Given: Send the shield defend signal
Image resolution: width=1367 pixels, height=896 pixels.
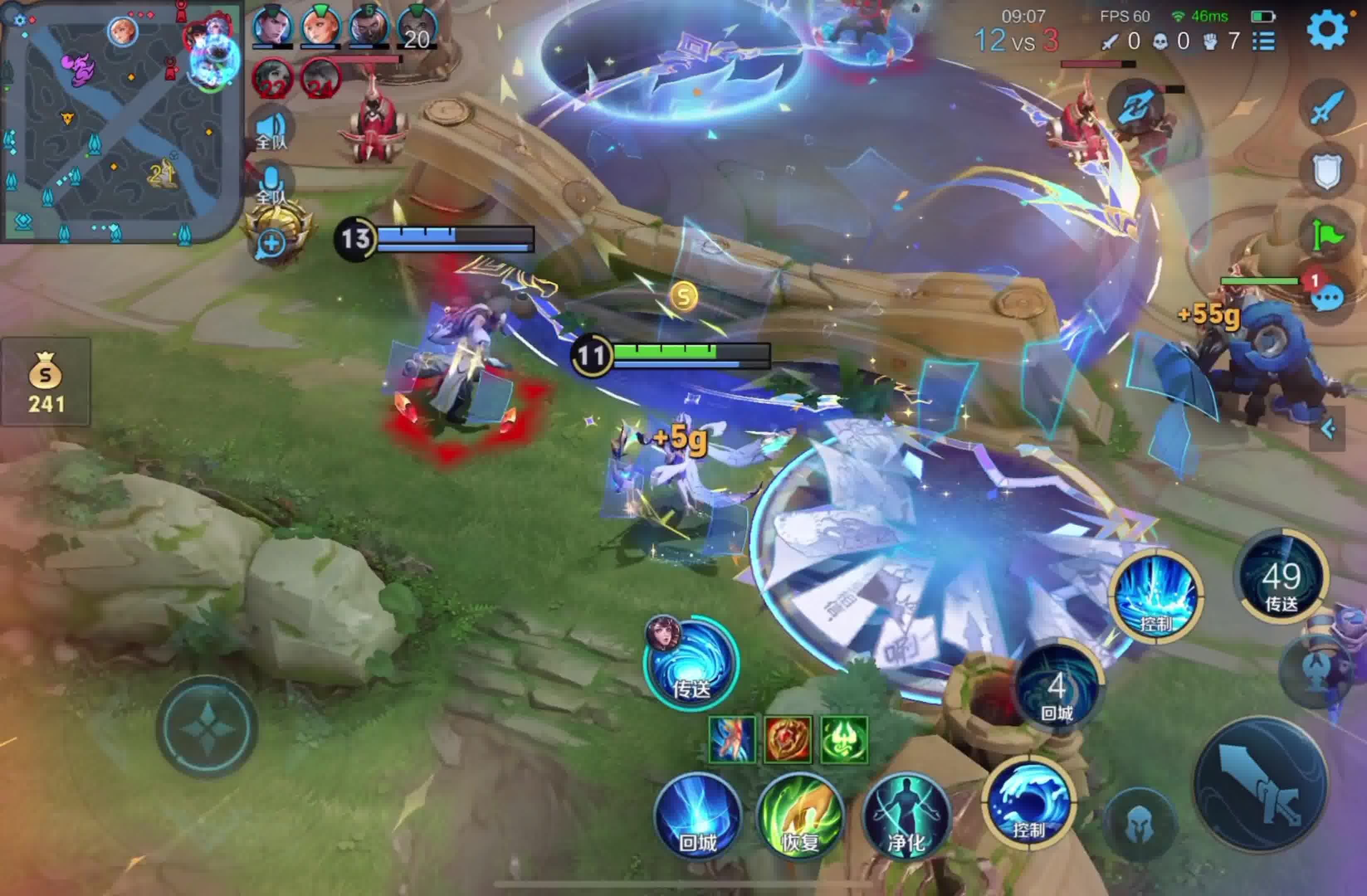Looking at the screenshot, I should pos(1327,170).
